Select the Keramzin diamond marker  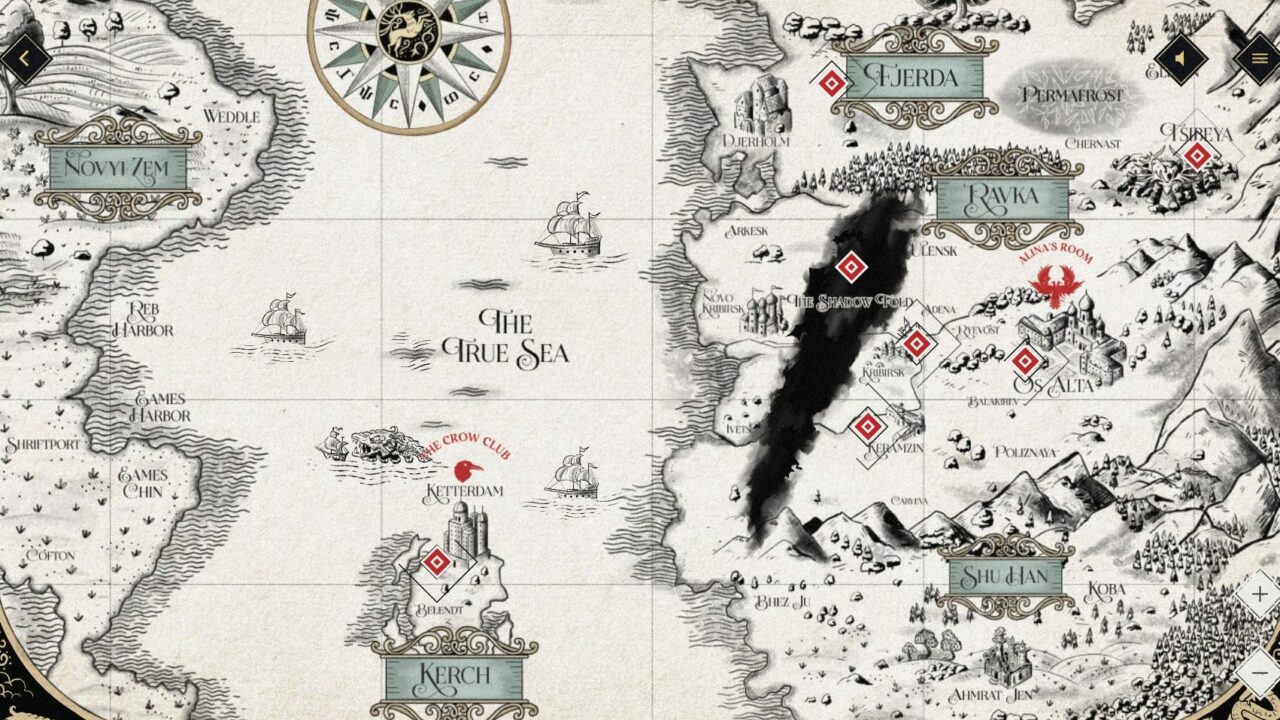tap(868, 428)
